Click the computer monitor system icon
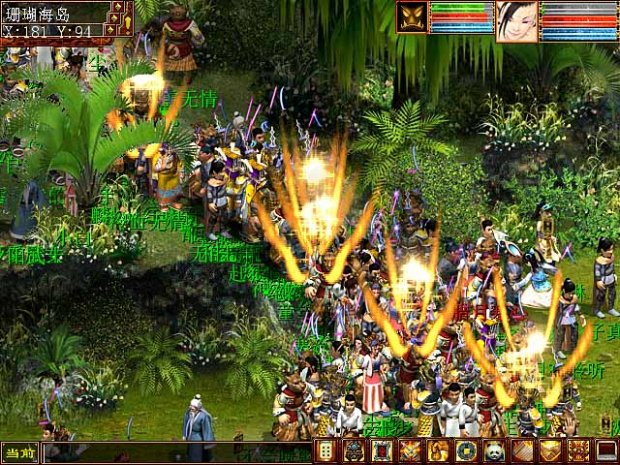 [606, 451]
